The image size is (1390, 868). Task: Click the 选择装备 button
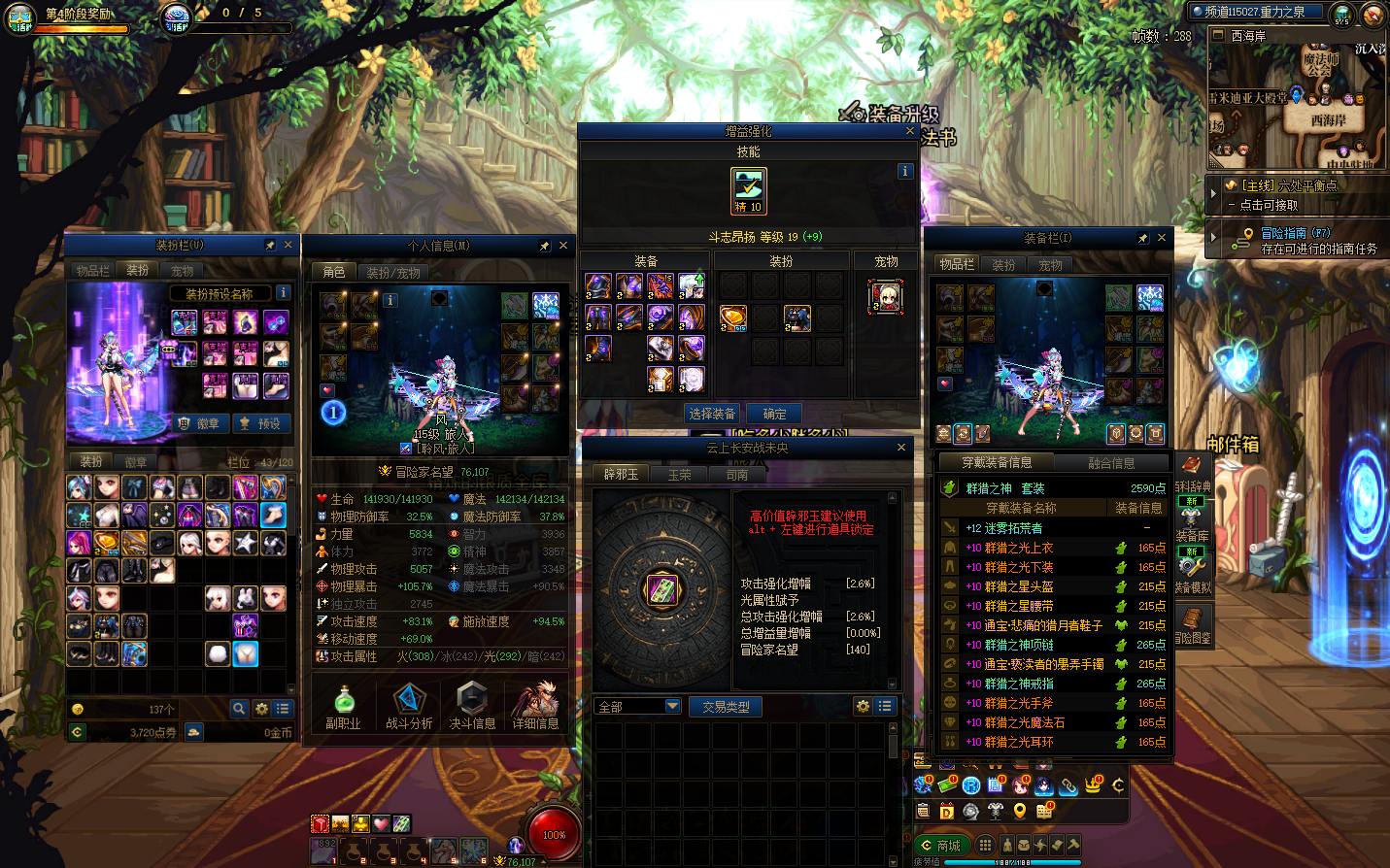tap(712, 414)
